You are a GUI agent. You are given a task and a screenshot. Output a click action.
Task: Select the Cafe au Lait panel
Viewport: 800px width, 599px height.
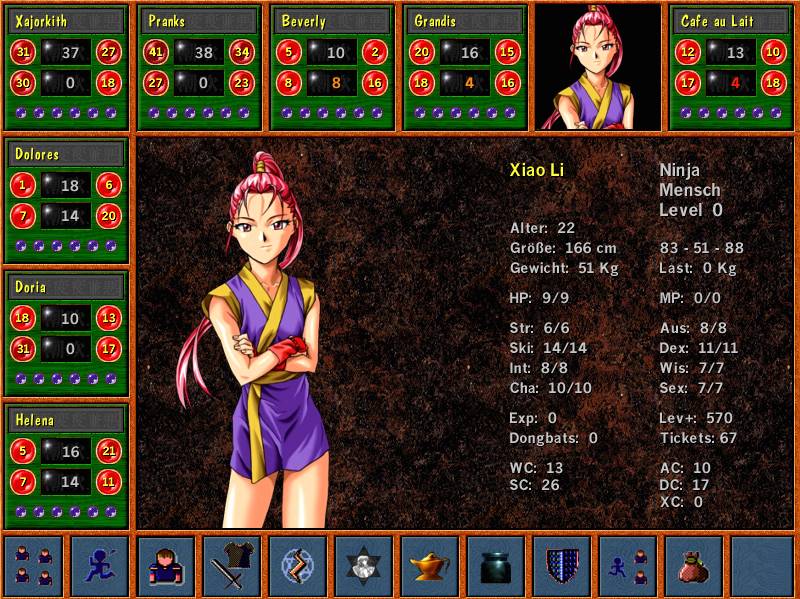coord(731,66)
